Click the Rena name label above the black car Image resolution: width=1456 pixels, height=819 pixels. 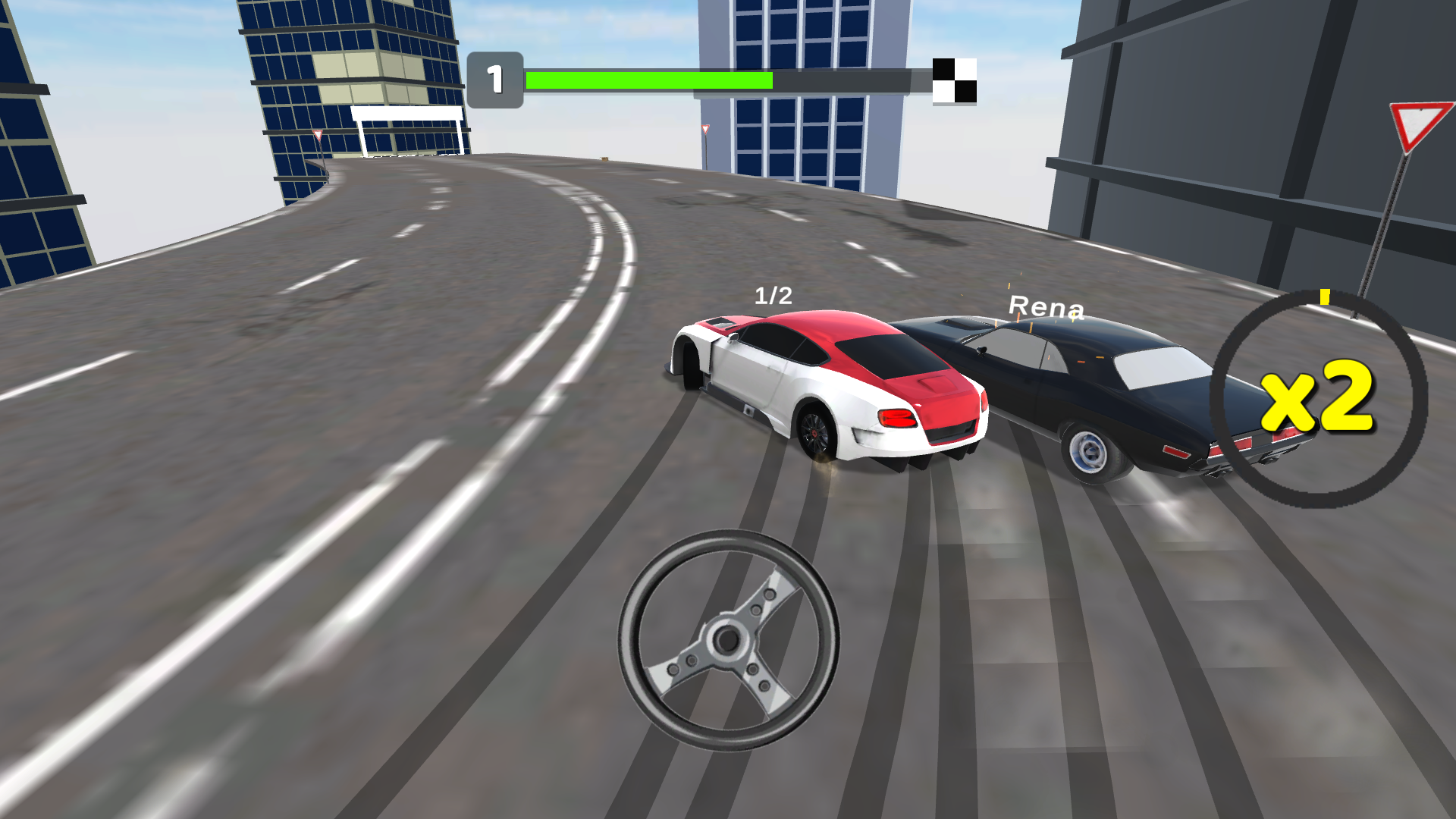[1046, 306]
